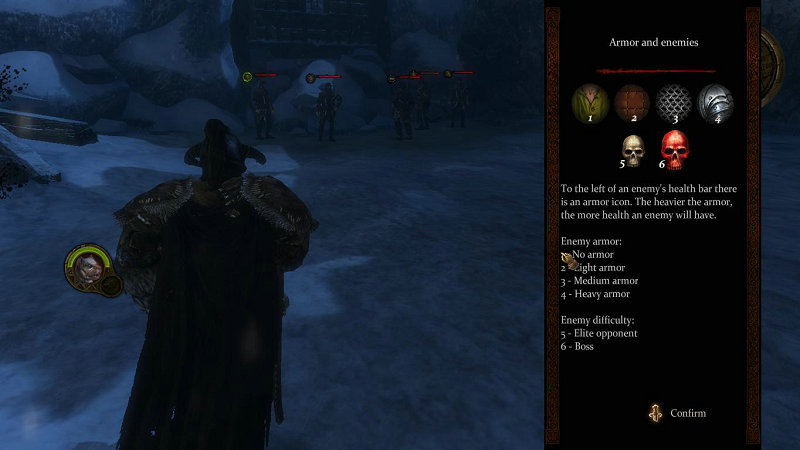Select the heavy plate armor icon
Screen dimensions: 800x450
click(714, 102)
